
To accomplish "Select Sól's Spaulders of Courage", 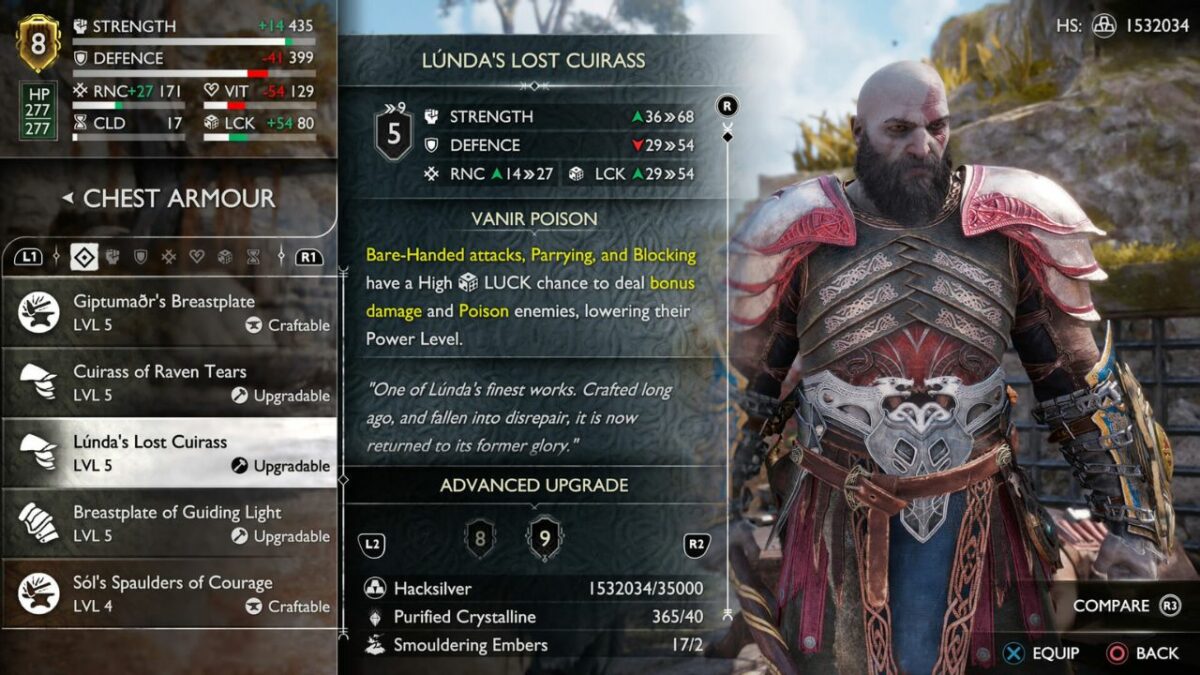I will click(x=168, y=594).
